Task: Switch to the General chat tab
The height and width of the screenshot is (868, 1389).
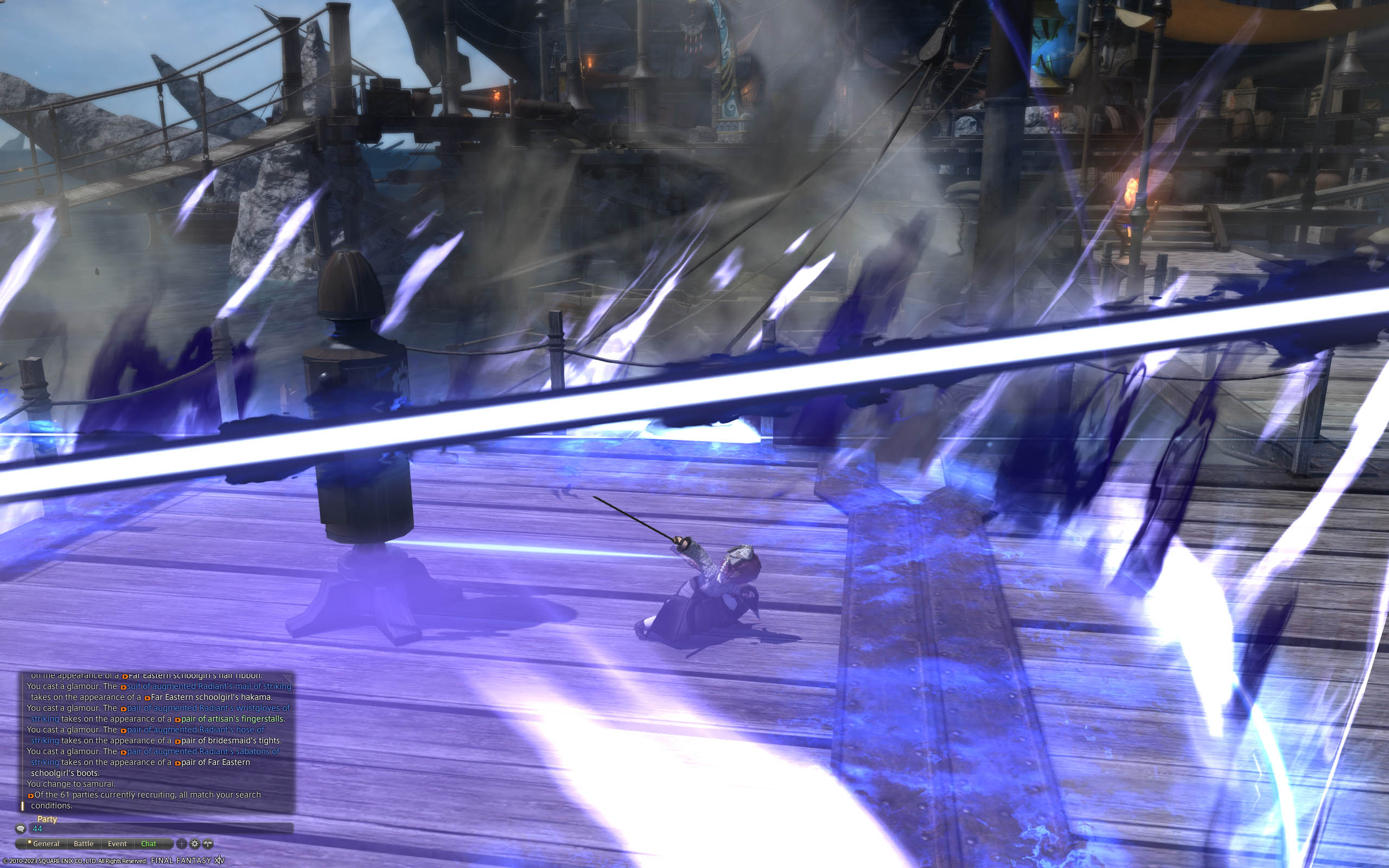Action: [x=47, y=844]
